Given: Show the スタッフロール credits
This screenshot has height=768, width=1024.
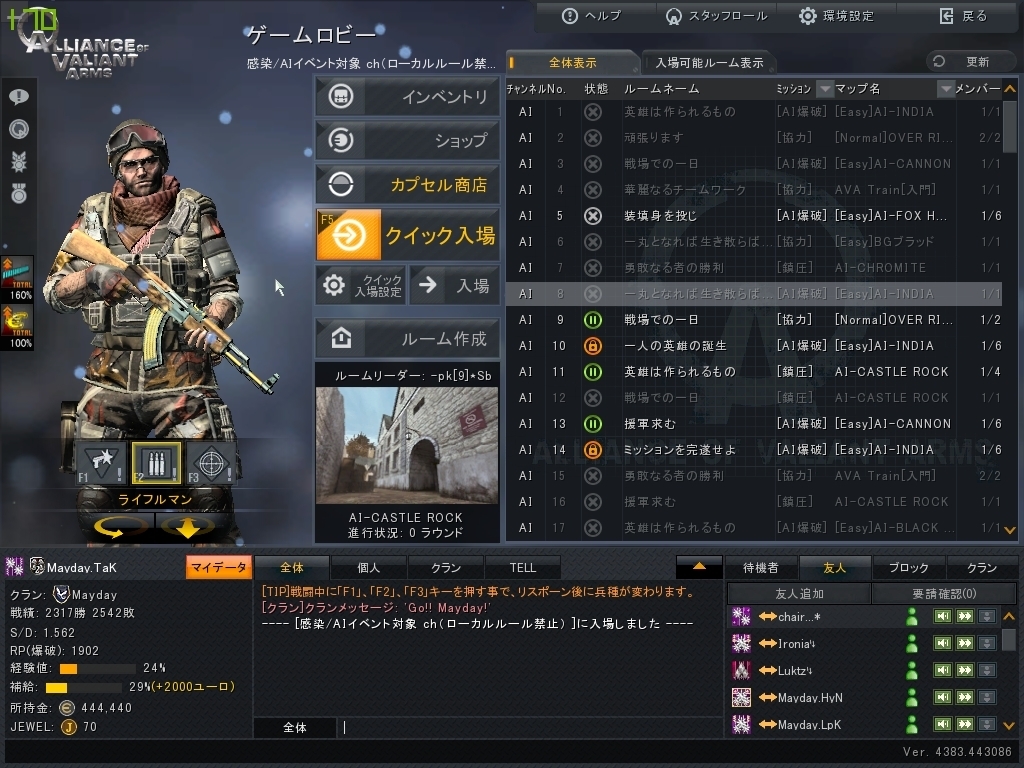Looking at the screenshot, I should [x=715, y=16].
